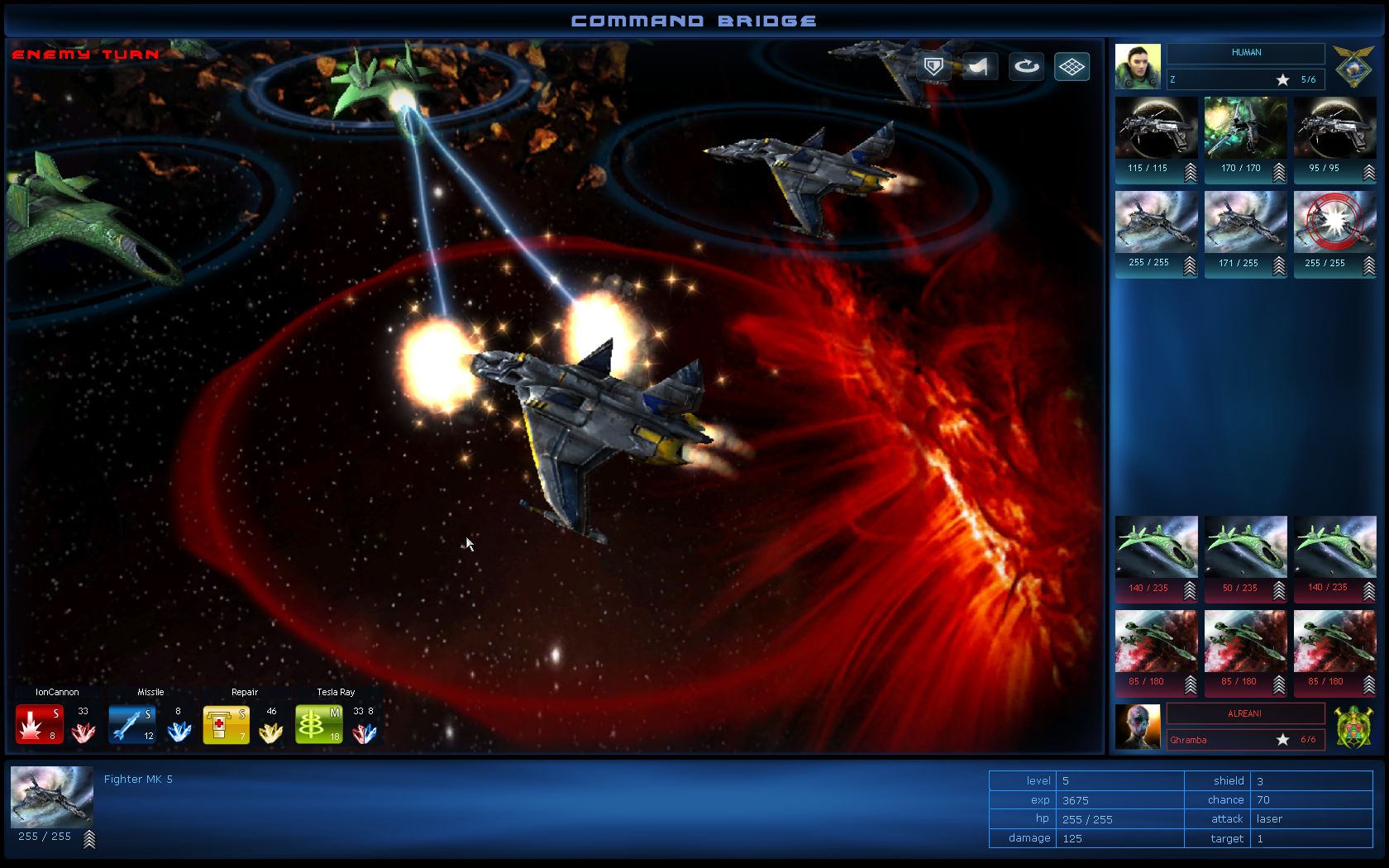The height and width of the screenshot is (868, 1389).
Task: Use the Repair ability
Action: click(226, 722)
